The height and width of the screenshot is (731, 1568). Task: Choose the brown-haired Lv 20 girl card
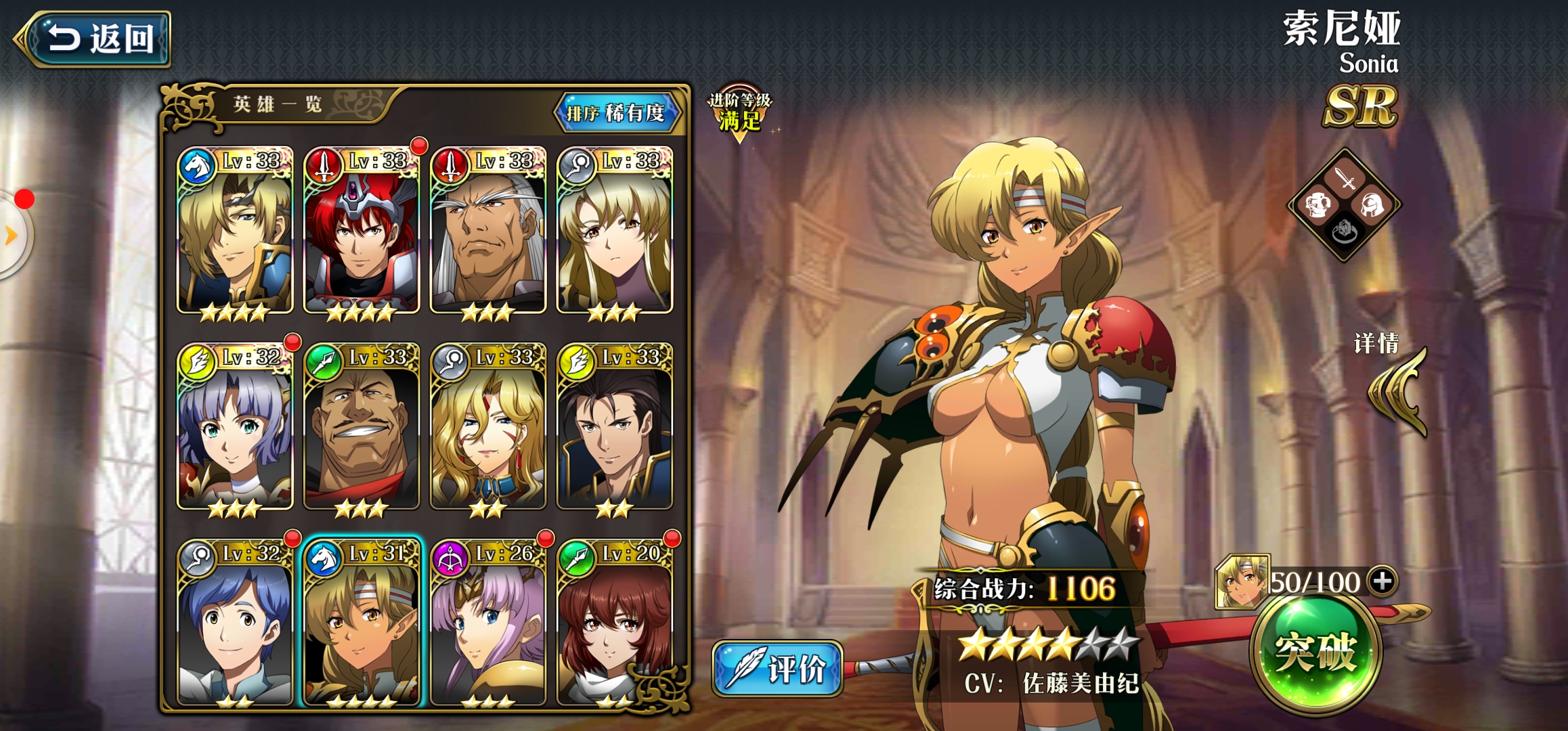tap(614, 623)
